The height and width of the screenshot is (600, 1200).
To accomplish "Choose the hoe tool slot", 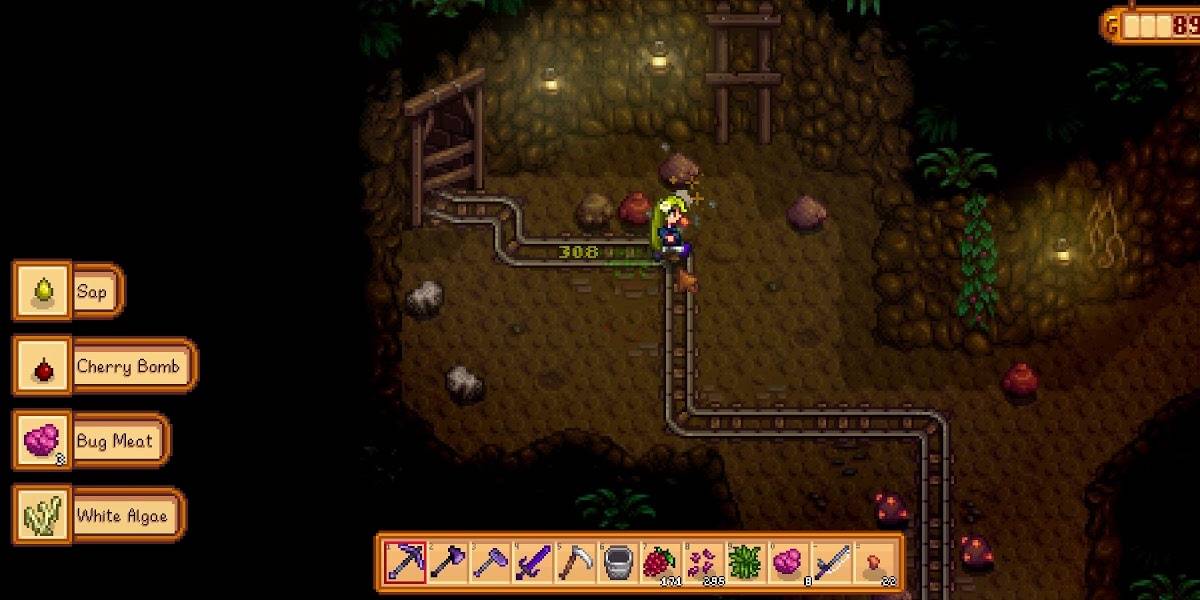I will (x=489, y=562).
